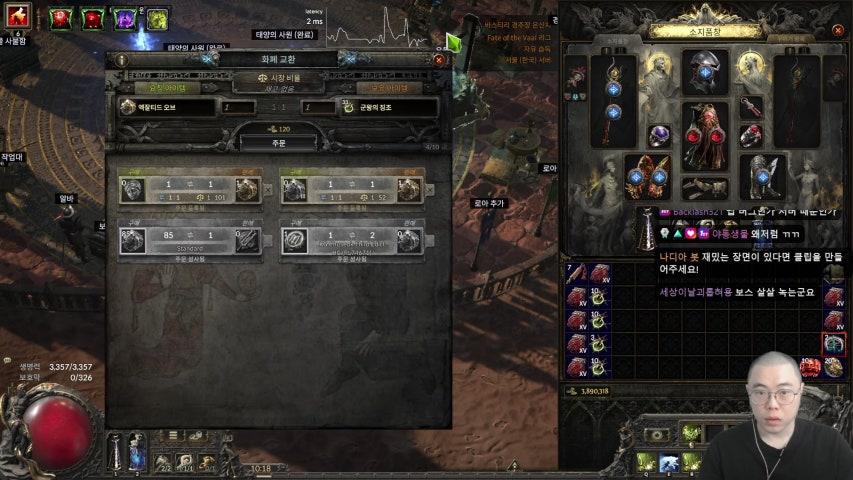
Task: Select the equipped gloves slot
Action: tap(647, 176)
